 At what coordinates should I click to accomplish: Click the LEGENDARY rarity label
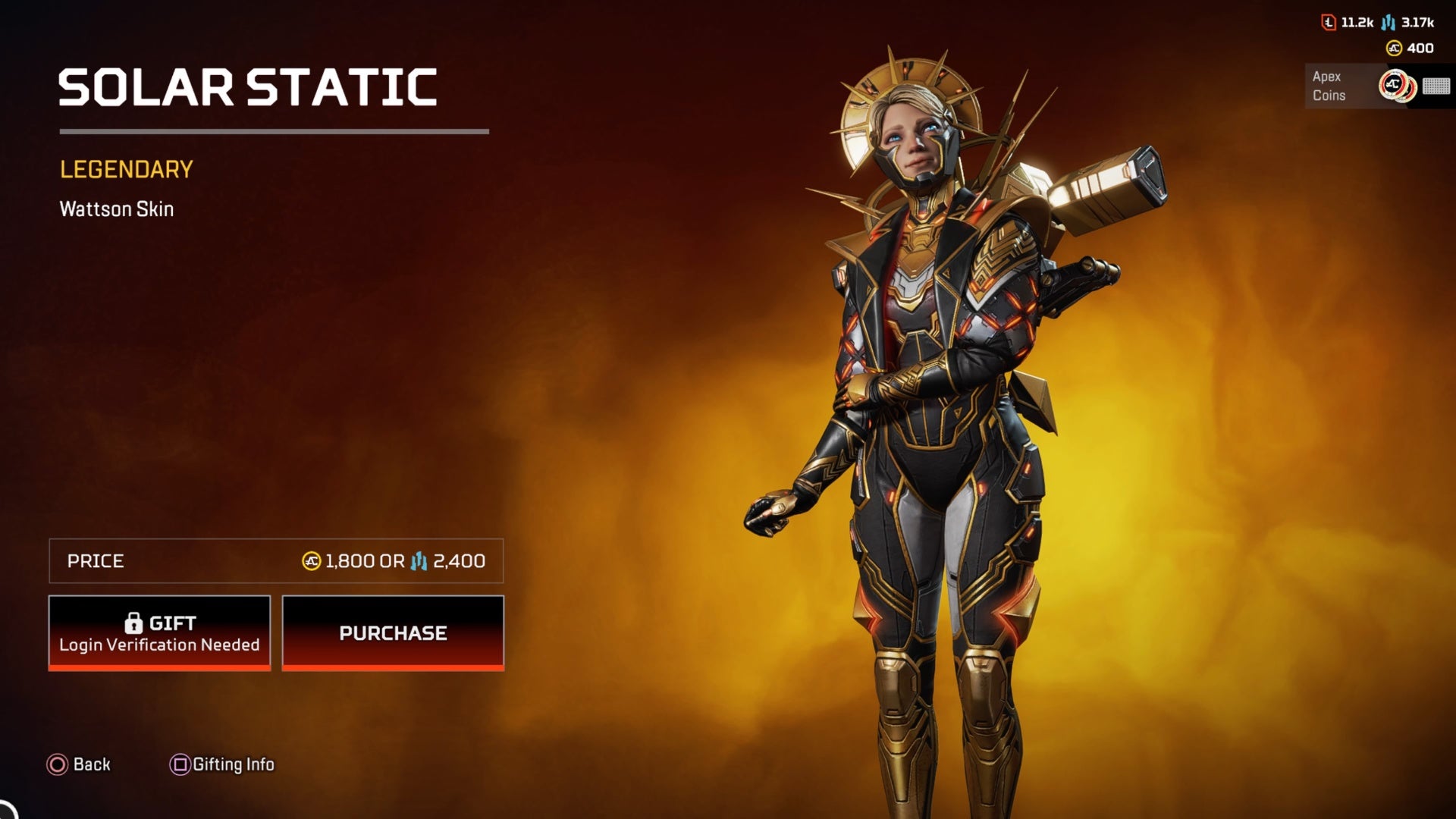coord(126,170)
